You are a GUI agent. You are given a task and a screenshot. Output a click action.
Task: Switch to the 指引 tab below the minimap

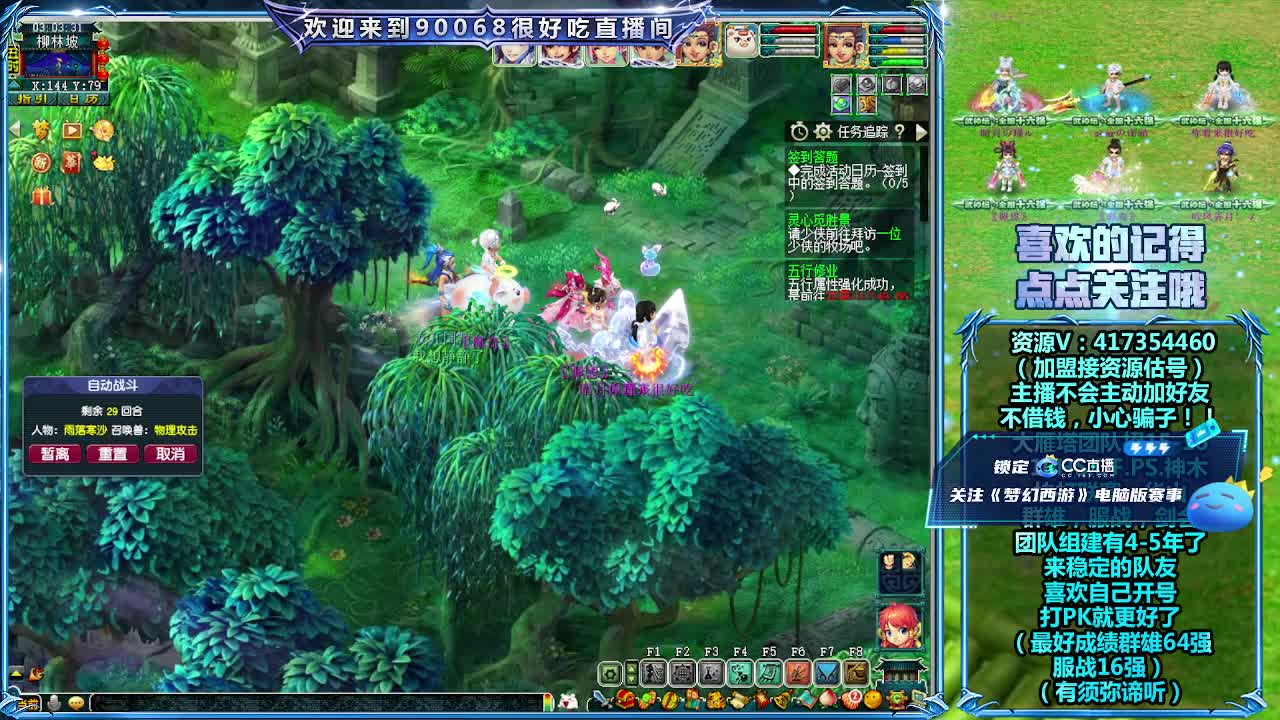pyautogui.click(x=32, y=98)
